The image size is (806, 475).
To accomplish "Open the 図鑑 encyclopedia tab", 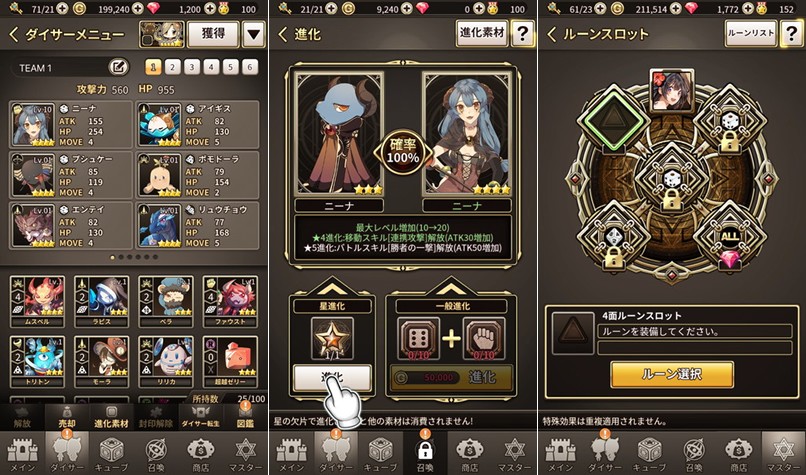I will (247, 417).
